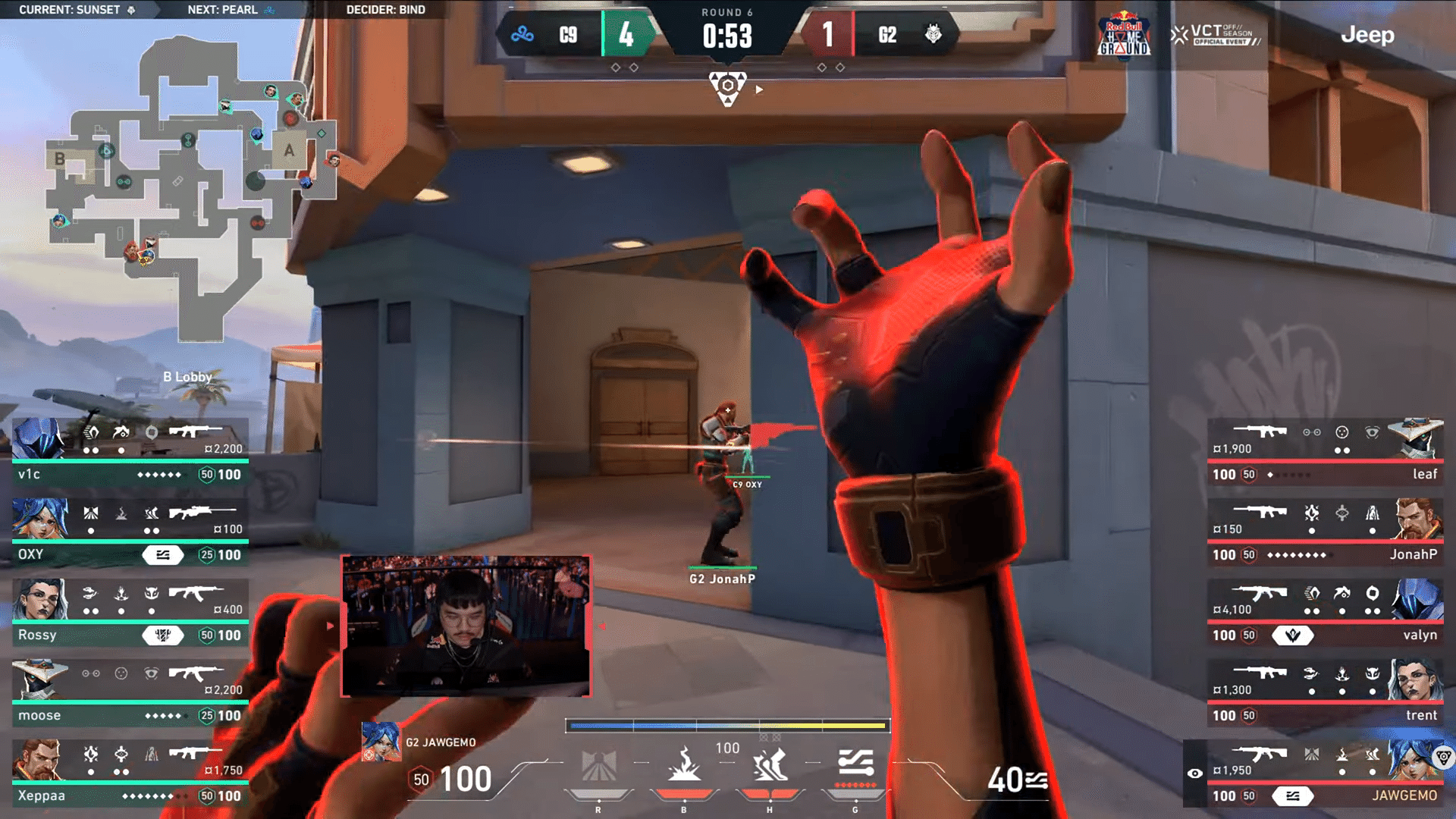Select the Blade Storm ultimate icon
The image size is (1456, 819).
pos(855,766)
